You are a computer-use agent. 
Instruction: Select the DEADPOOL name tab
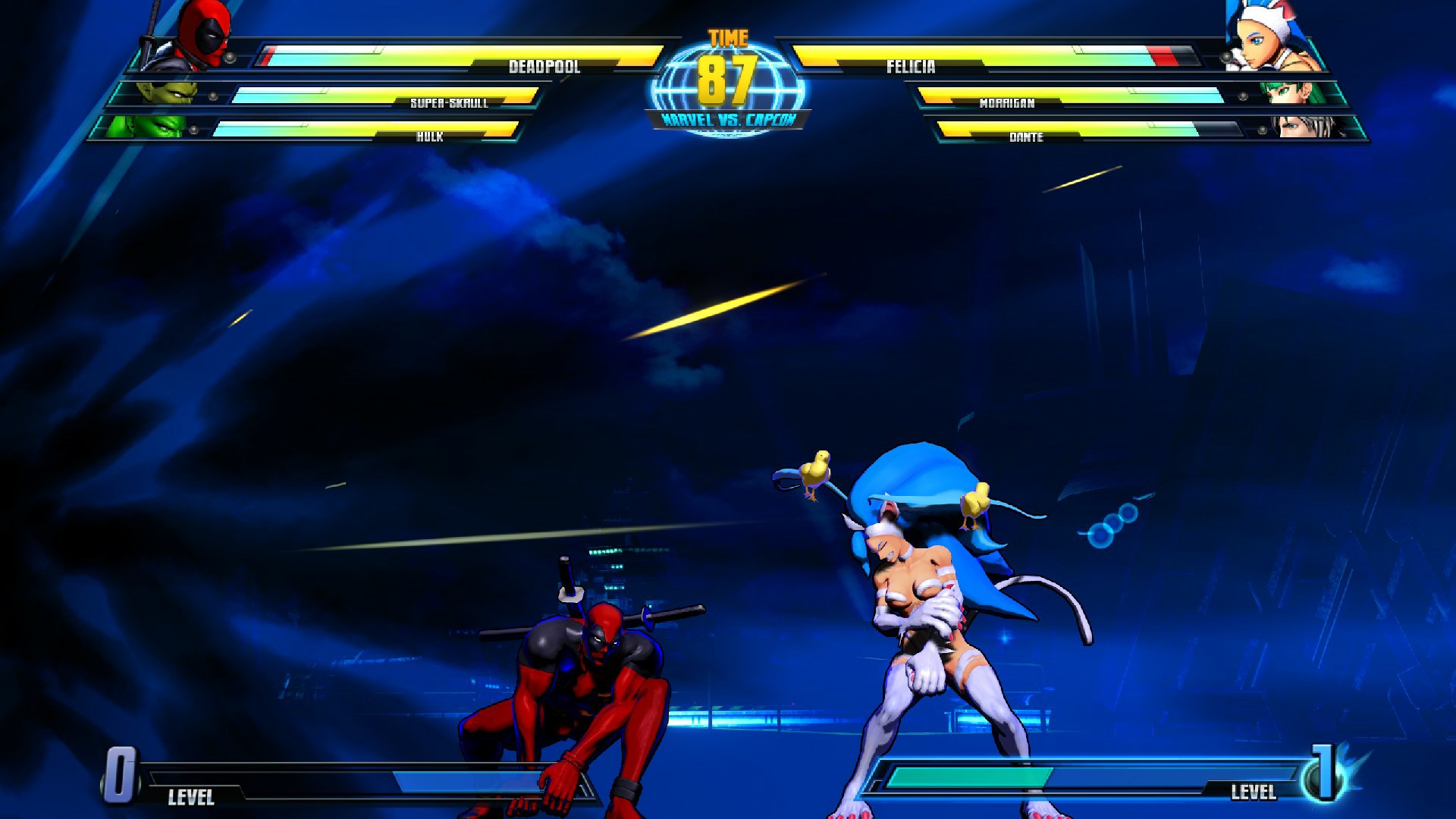[544, 68]
